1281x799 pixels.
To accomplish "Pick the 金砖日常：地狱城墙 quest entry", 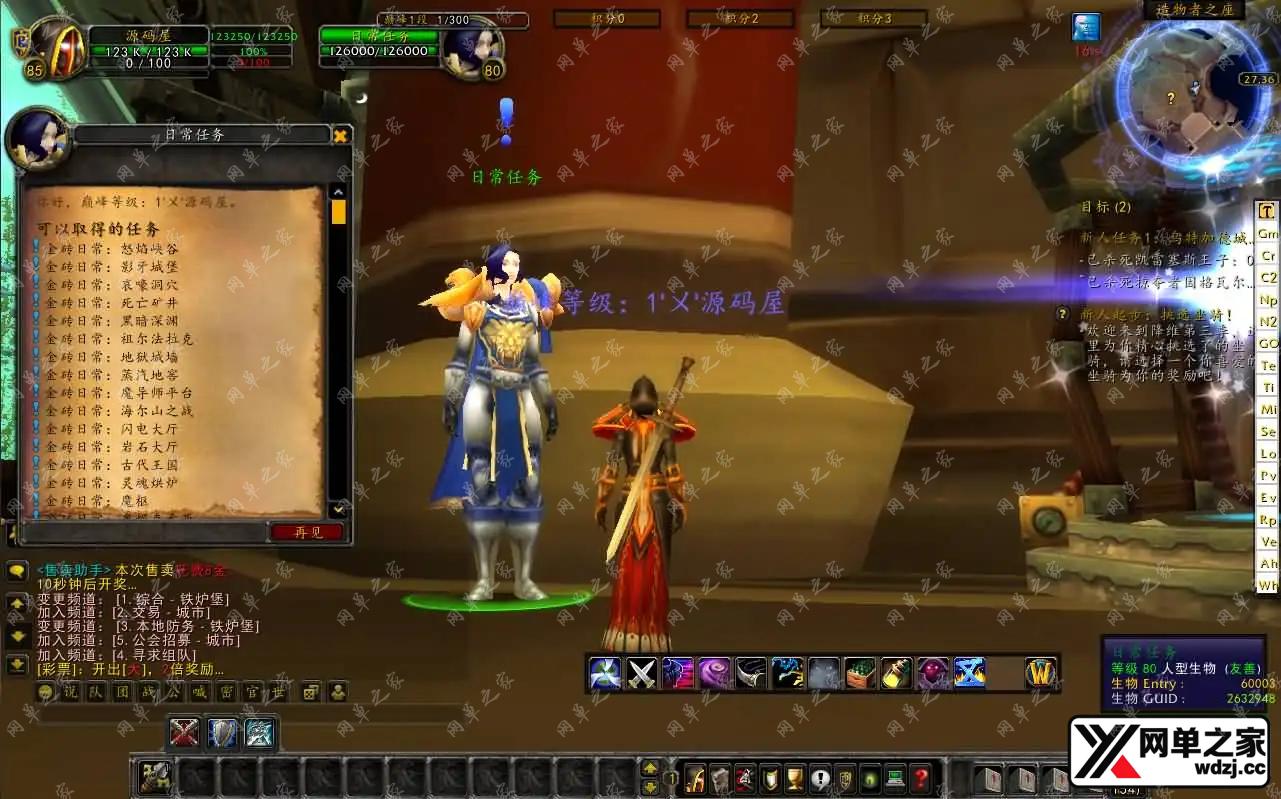I will pos(110,357).
